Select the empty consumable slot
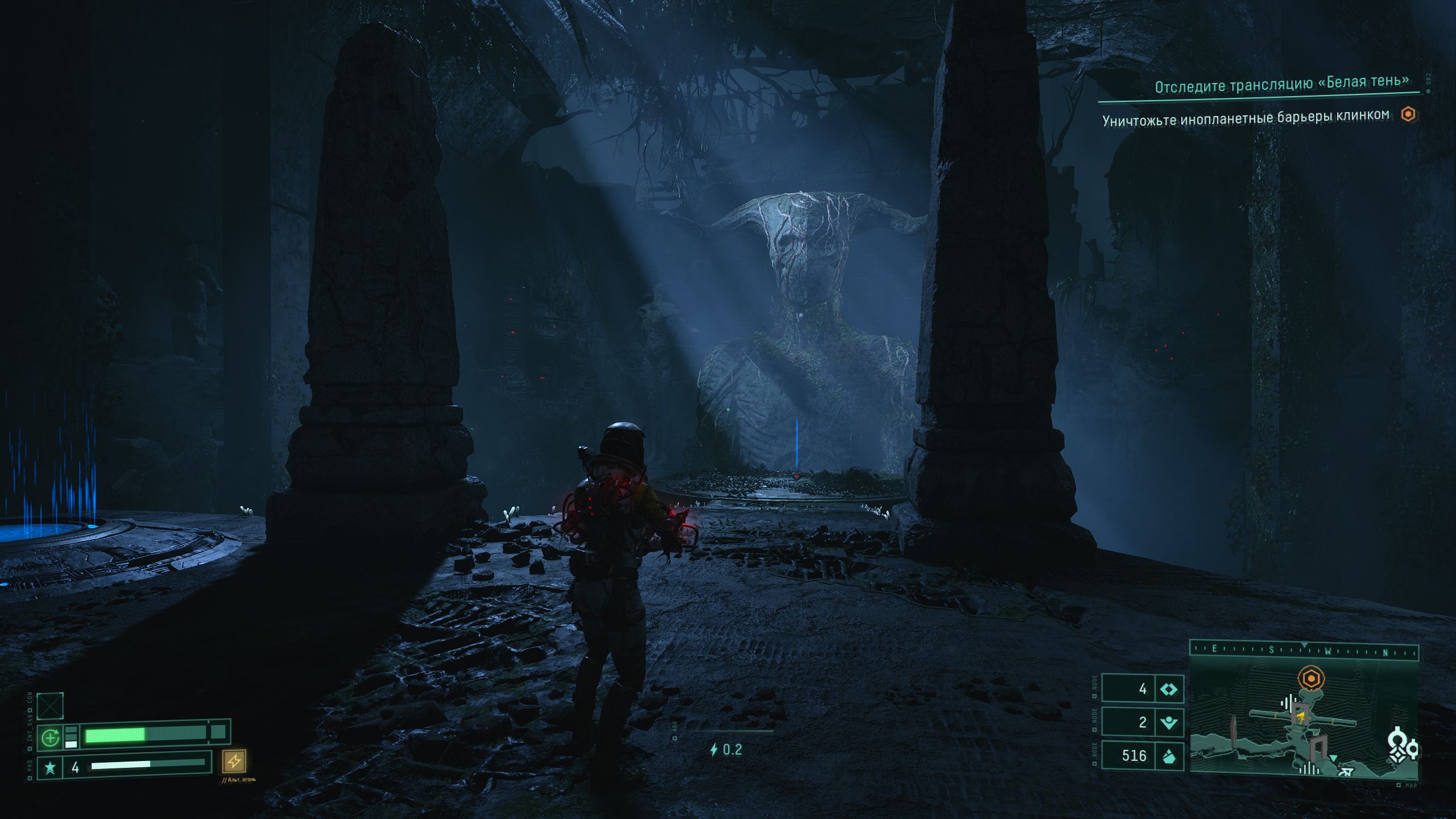The image size is (1456, 819). point(50,706)
